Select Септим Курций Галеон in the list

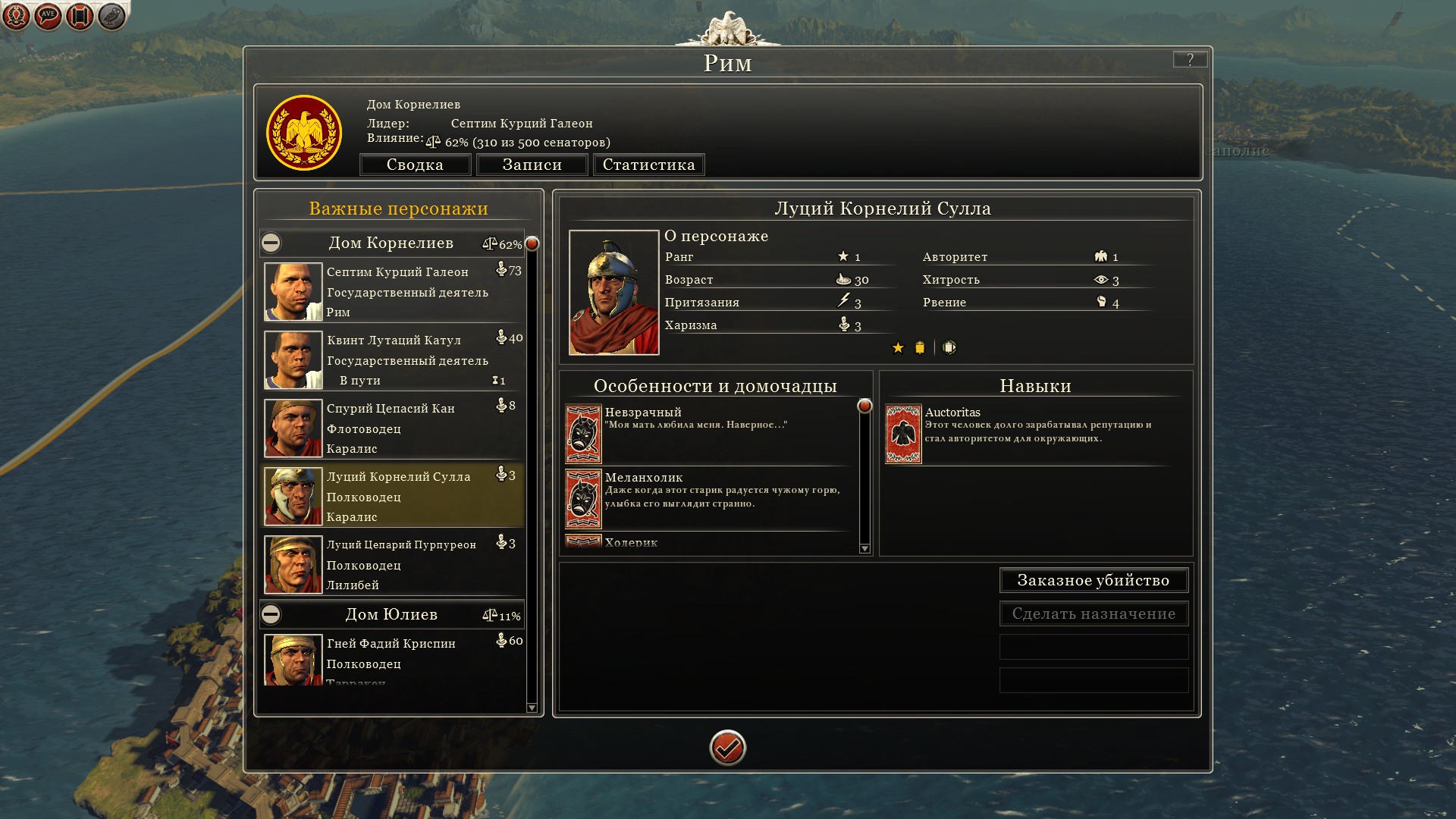pyautogui.click(x=393, y=292)
